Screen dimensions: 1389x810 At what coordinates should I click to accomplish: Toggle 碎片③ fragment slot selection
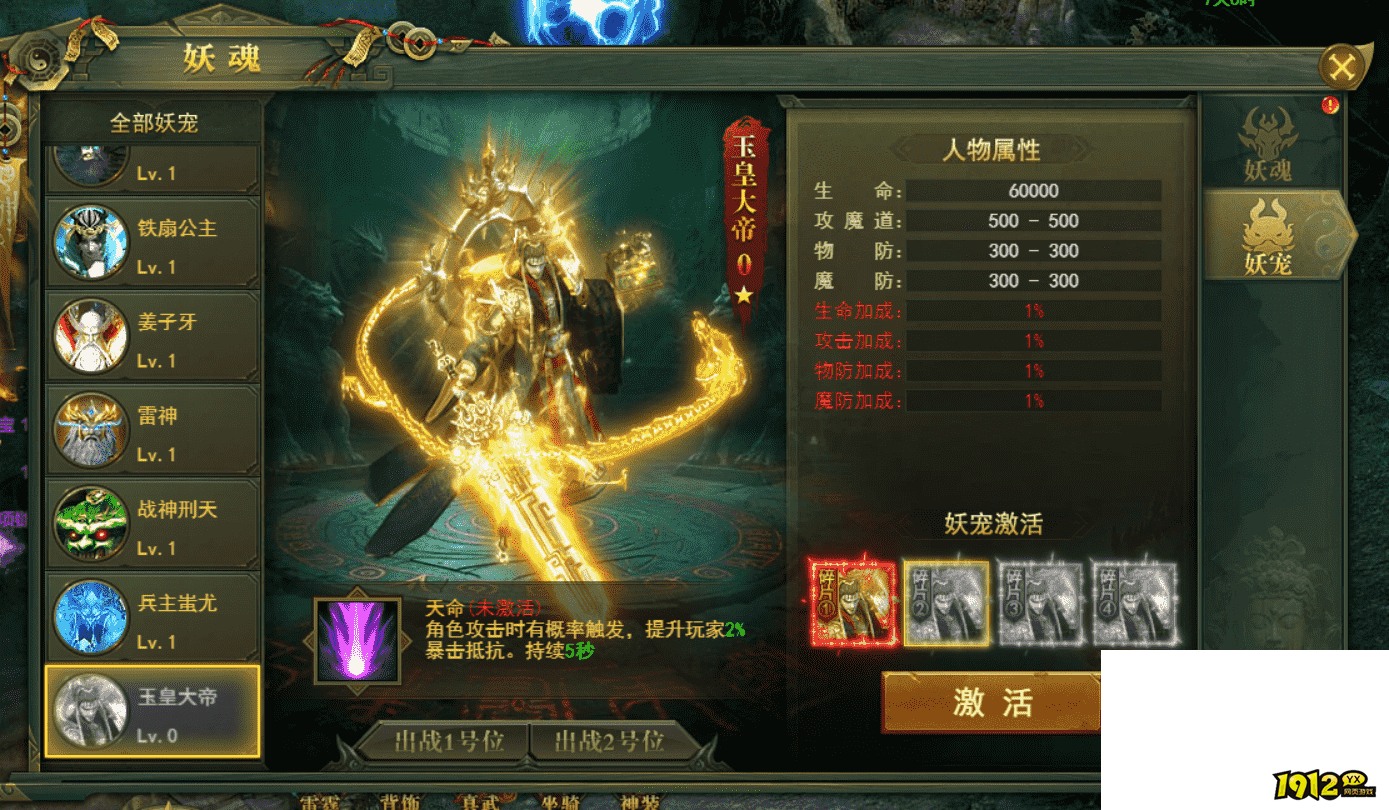(x=1041, y=601)
